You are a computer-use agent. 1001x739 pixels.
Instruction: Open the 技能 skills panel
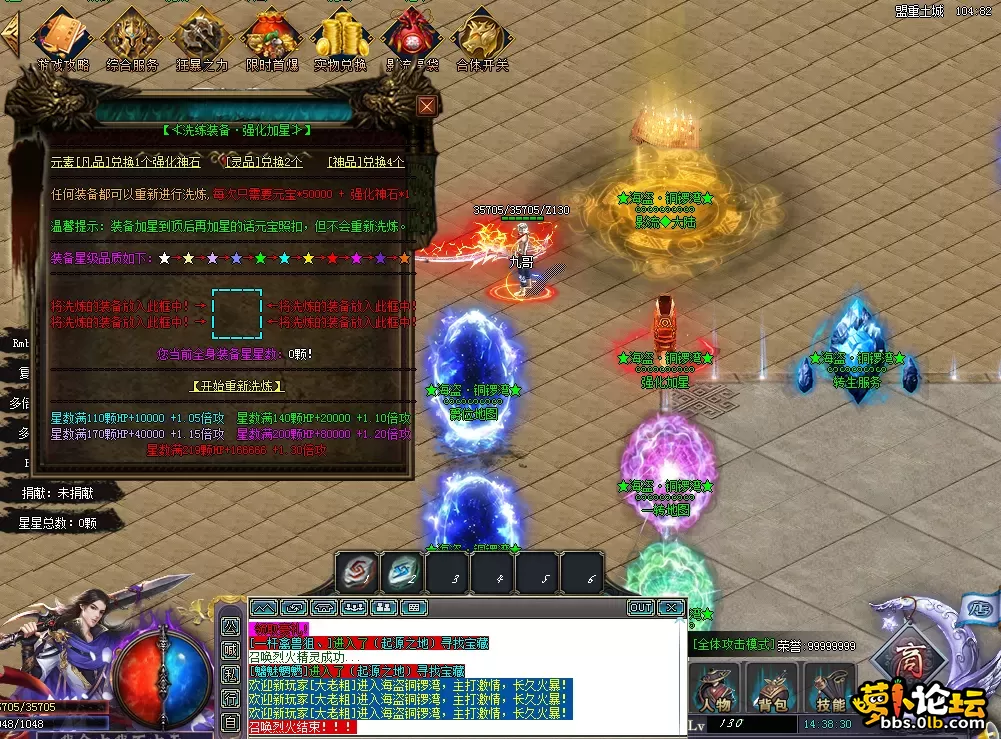(830, 690)
